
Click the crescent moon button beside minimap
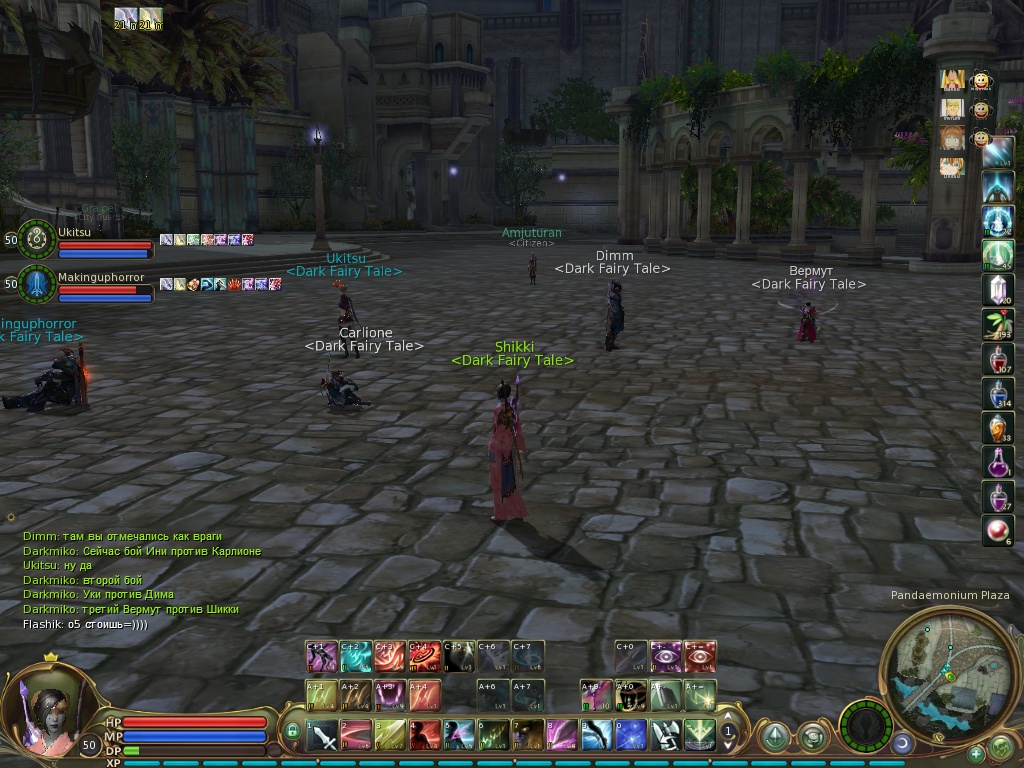point(902,743)
